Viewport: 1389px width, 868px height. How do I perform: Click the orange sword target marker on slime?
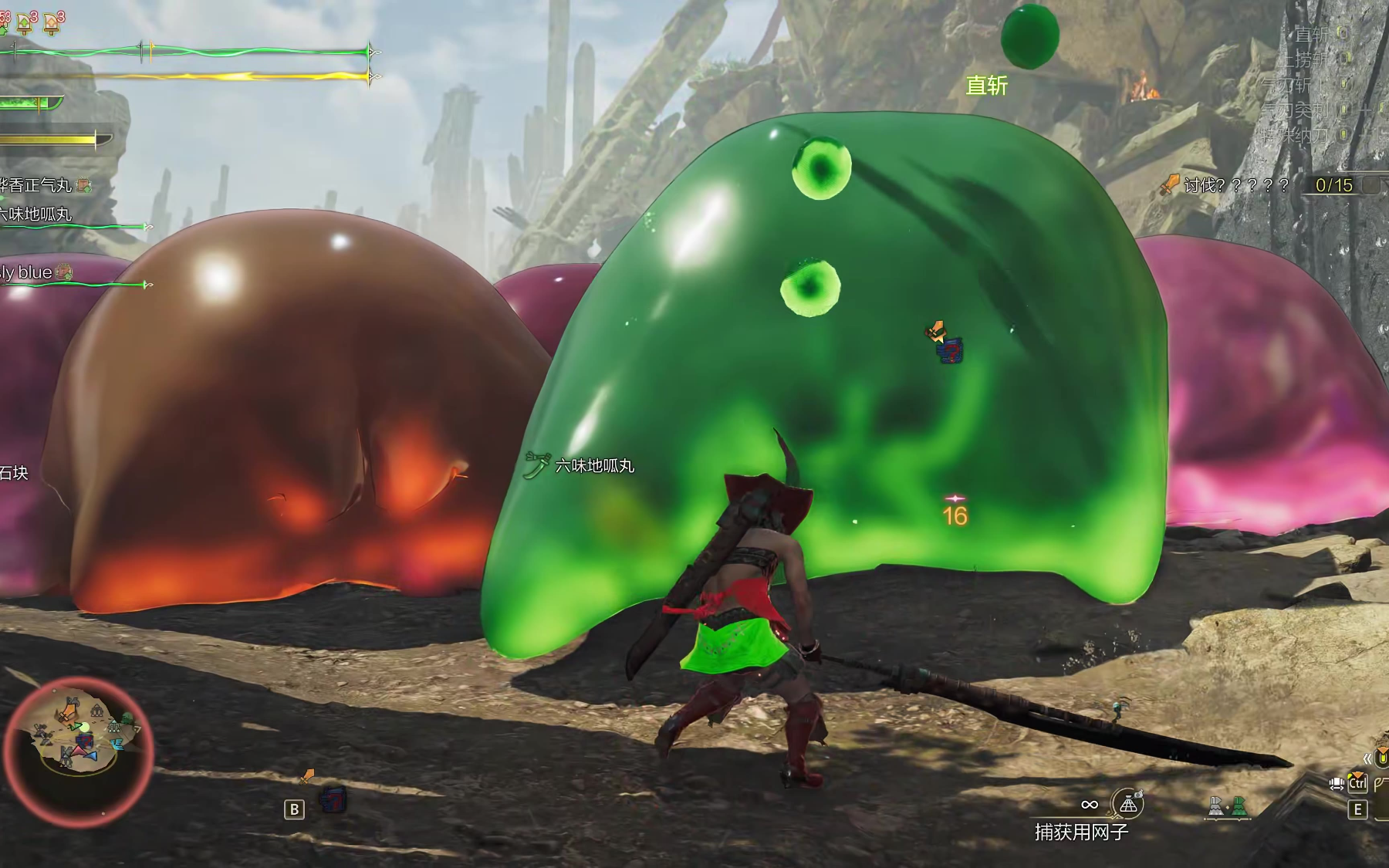[935, 332]
